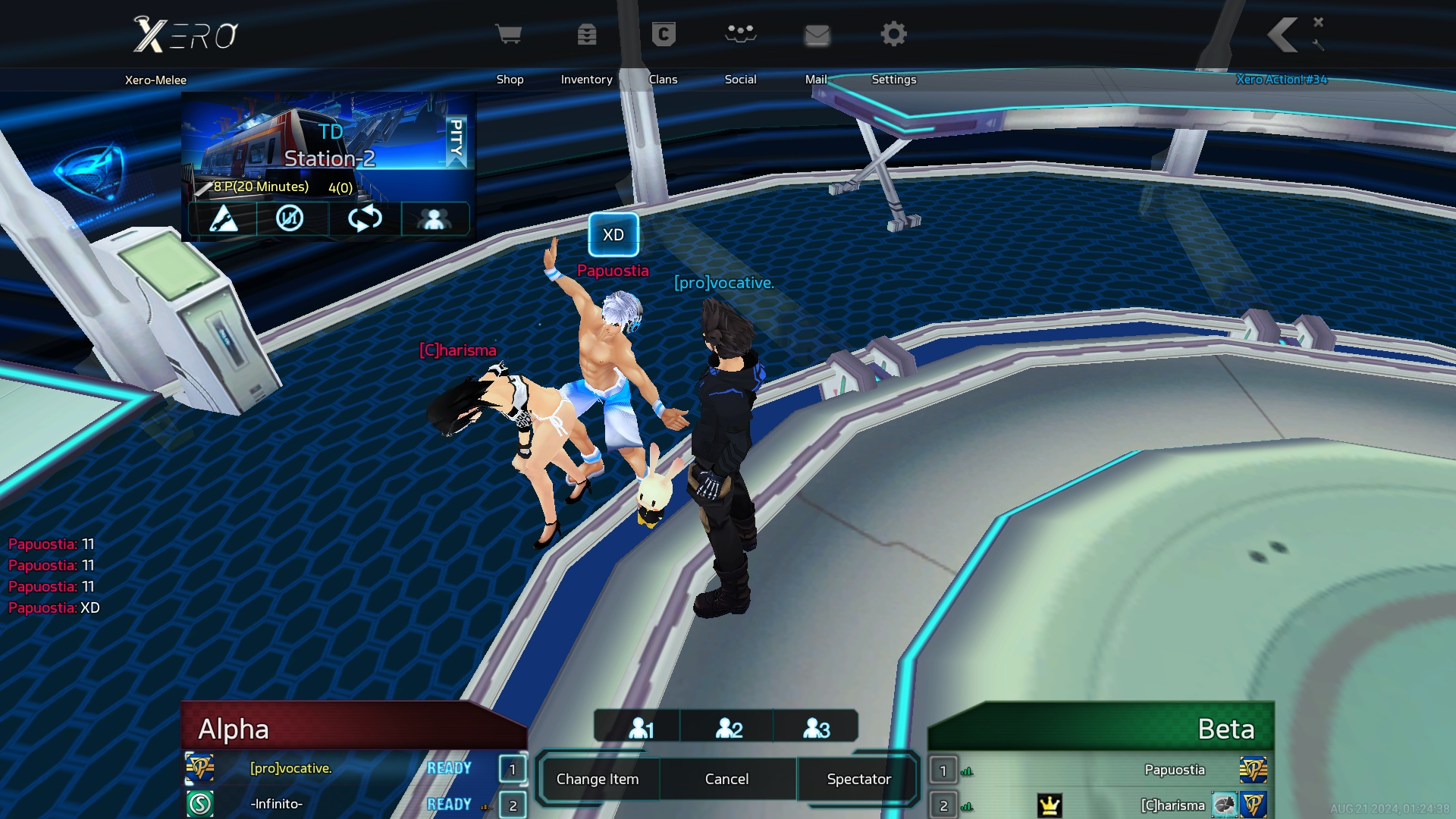Click the crossed-out circle icon in room panel
This screenshot has width=1456, height=819.
pyautogui.click(x=290, y=219)
